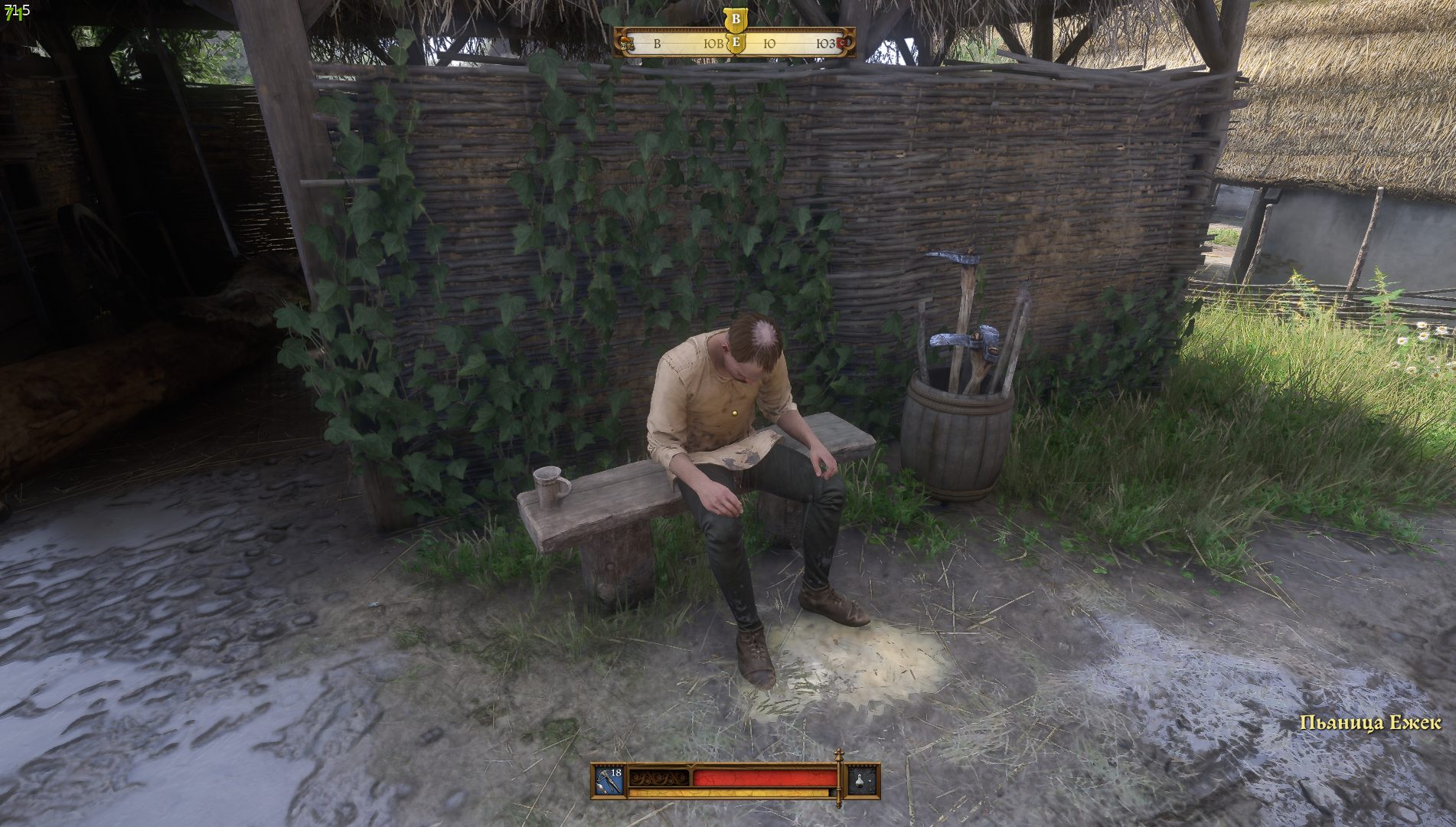Select the crossbow weapon slot showing 18

(x=609, y=780)
